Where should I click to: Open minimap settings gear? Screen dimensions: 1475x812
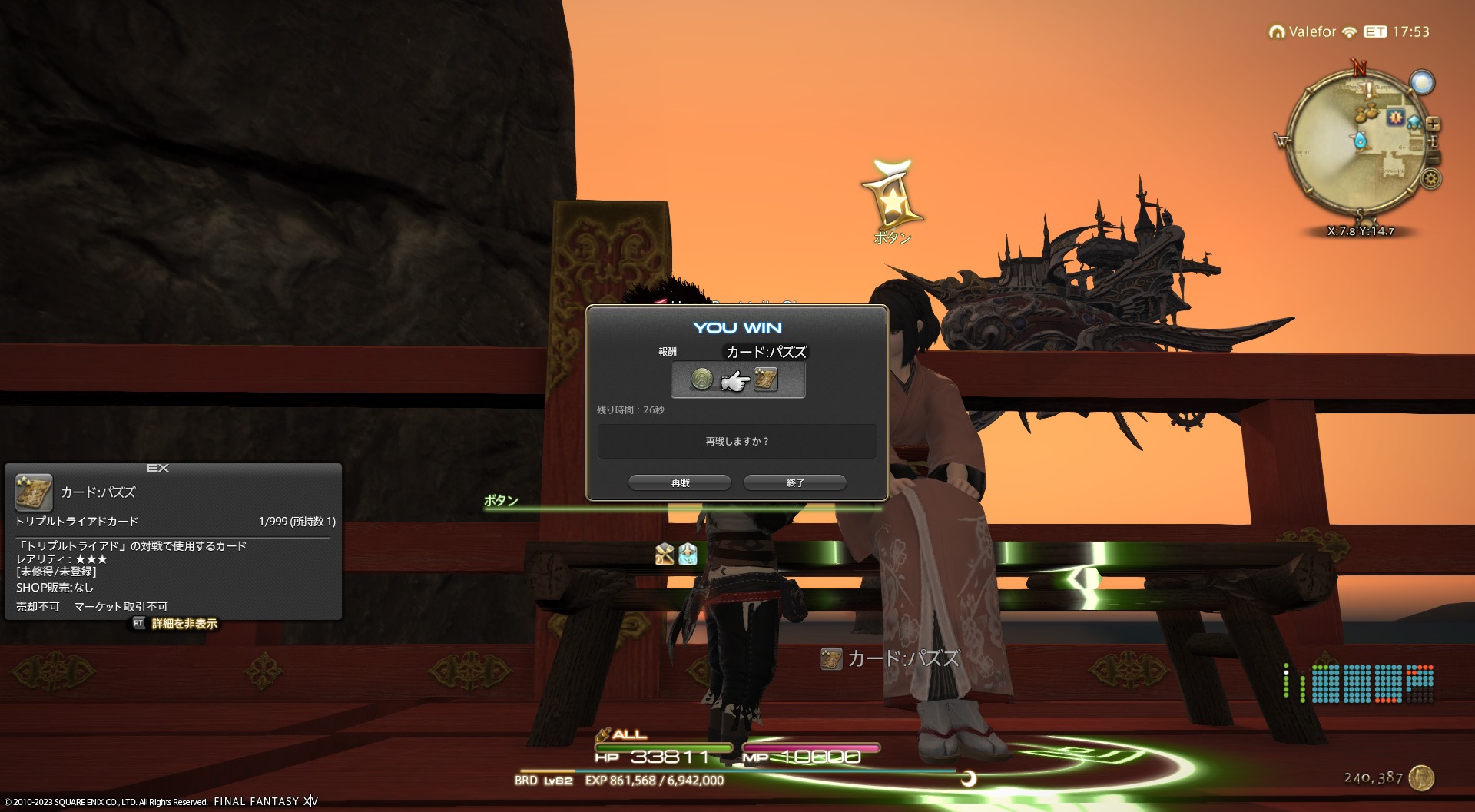1430,180
